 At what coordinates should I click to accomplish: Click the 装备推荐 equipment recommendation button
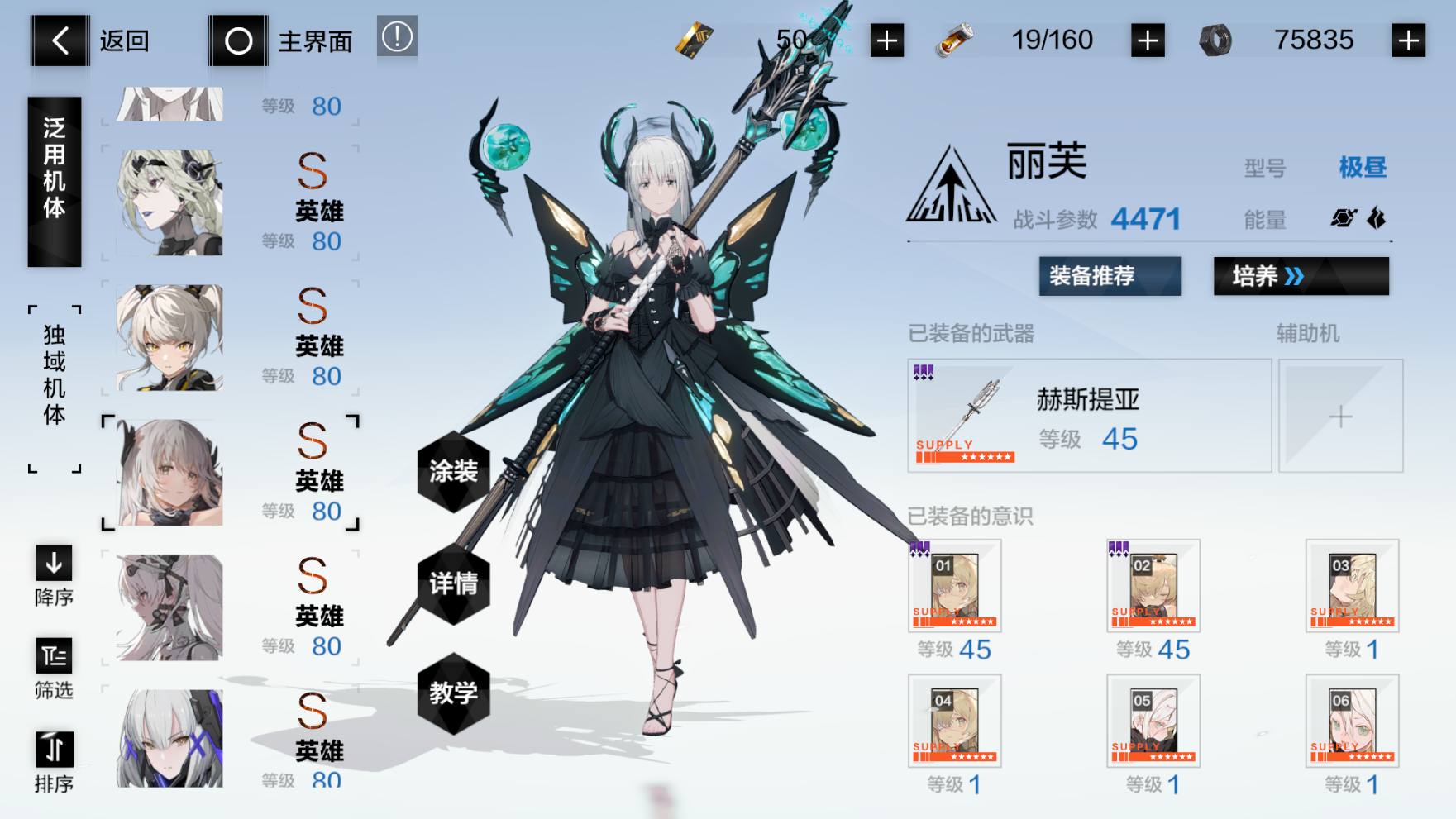point(1109,277)
